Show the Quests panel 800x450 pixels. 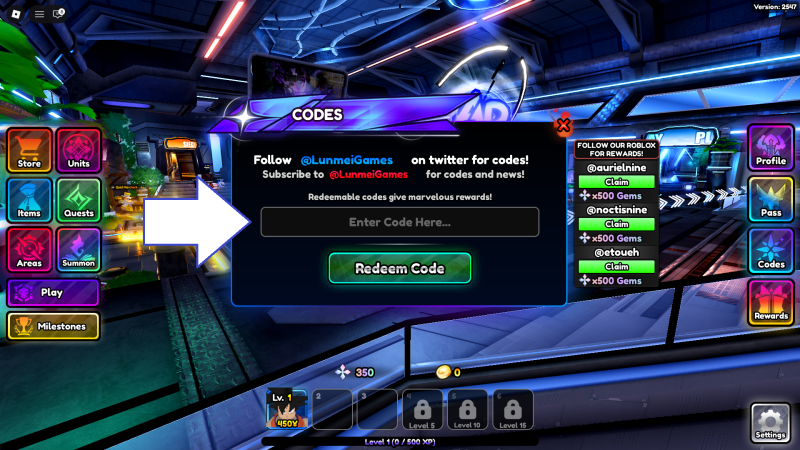pyautogui.click(x=79, y=200)
